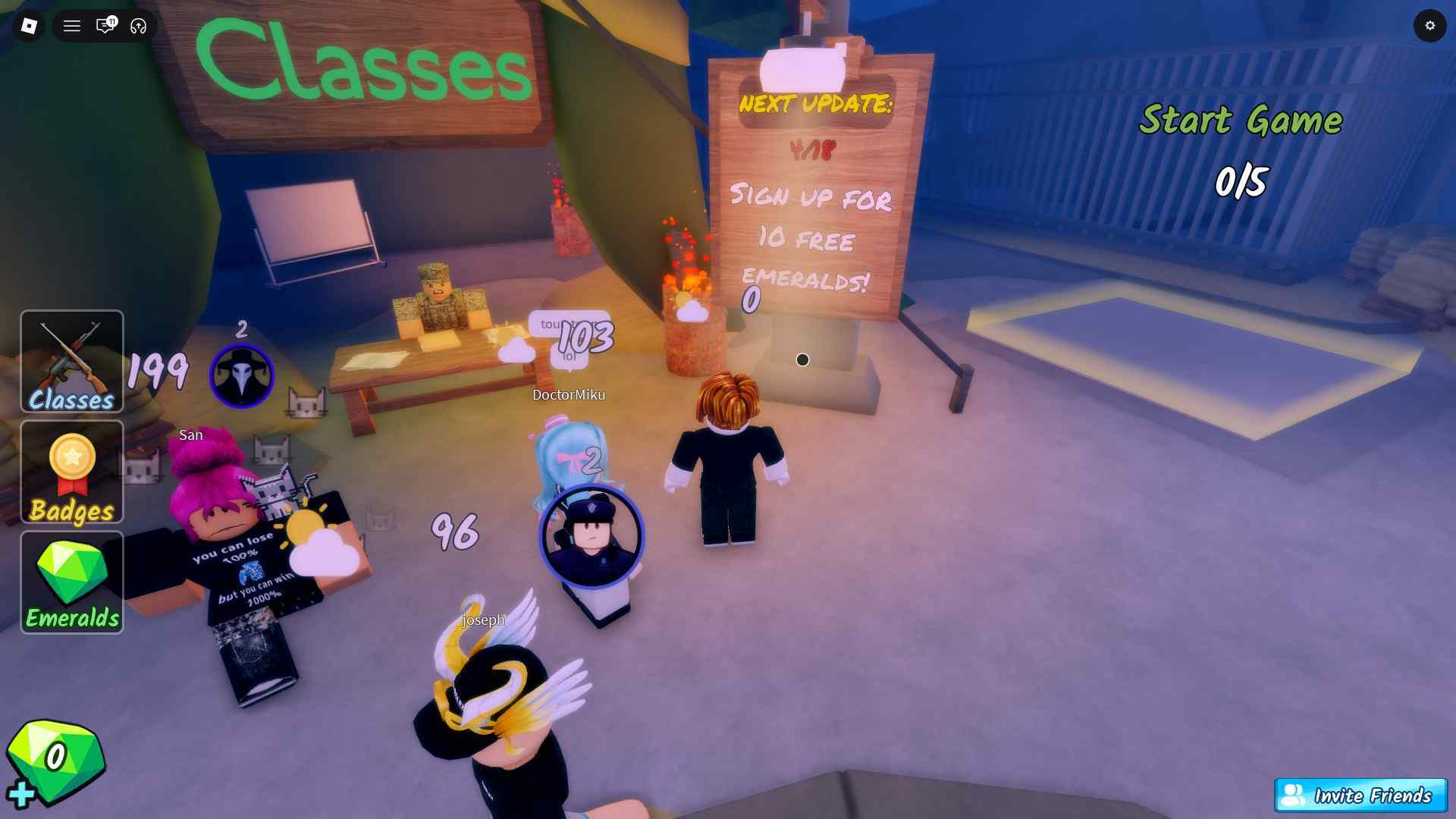
Task: Open the Classes menu with crossed rifles icon
Action: pyautogui.click(x=71, y=362)
